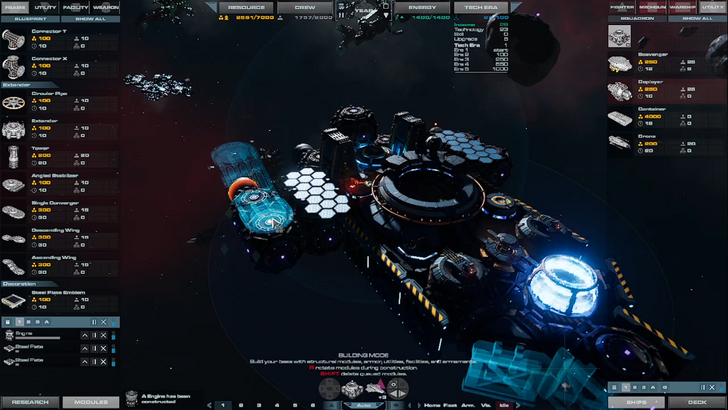Open the Ships panel
This screenshot has width=728, height=410.
pos(636,402)
